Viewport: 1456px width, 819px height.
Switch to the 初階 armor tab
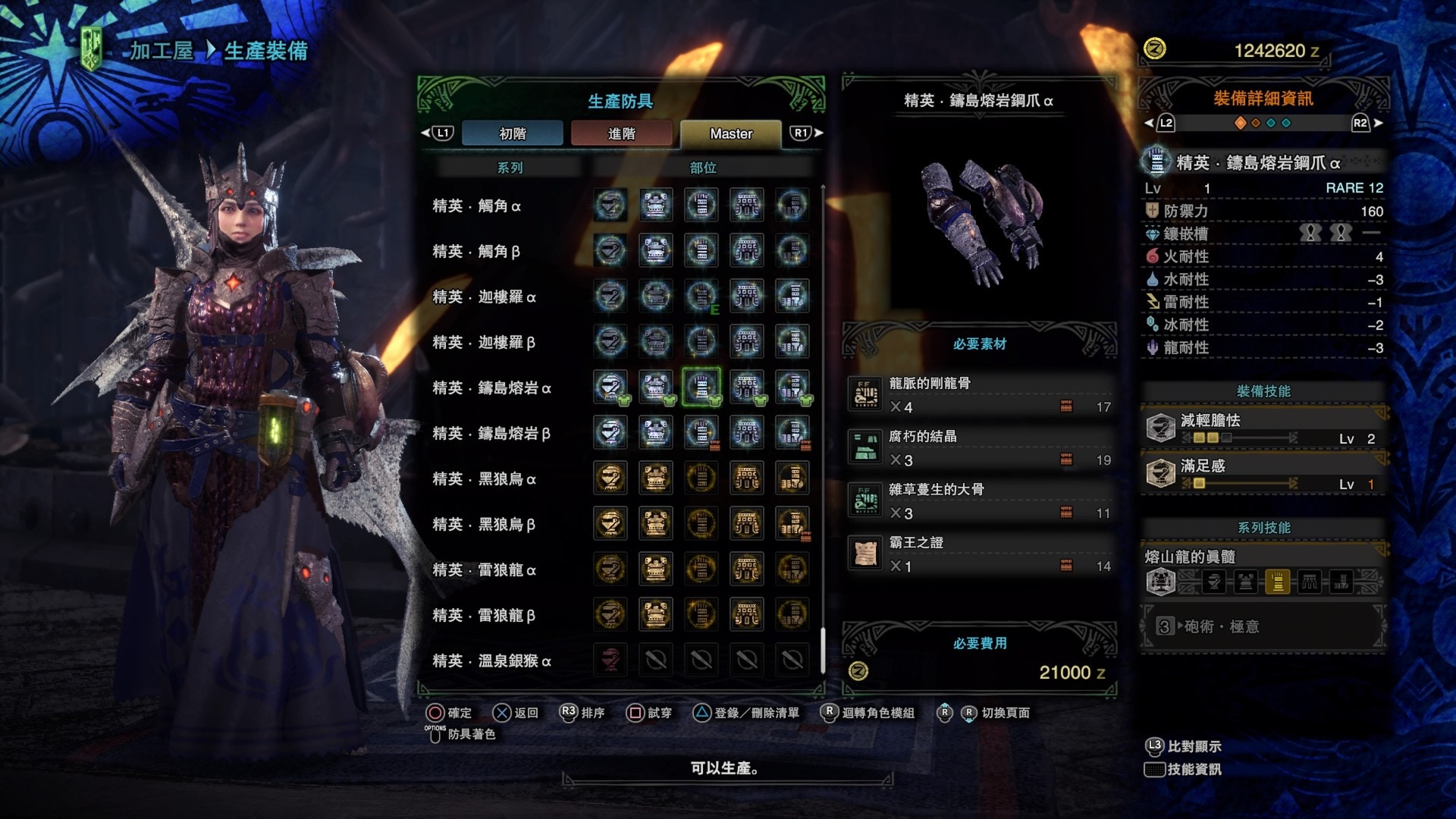(512, 133)
